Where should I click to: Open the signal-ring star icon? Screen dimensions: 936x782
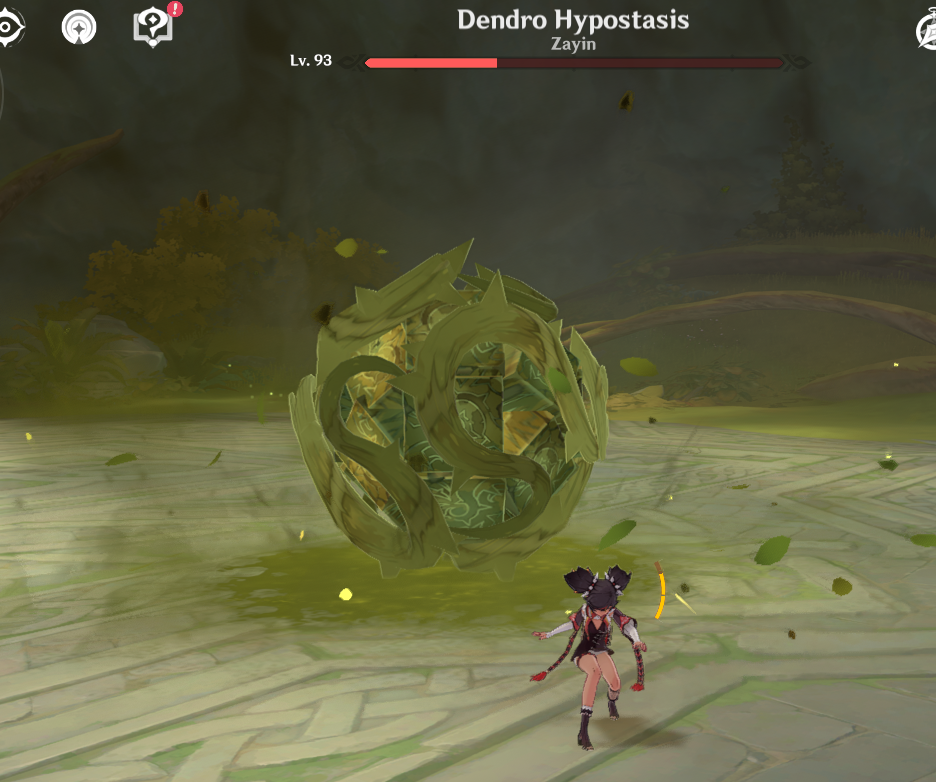point(79,27)
